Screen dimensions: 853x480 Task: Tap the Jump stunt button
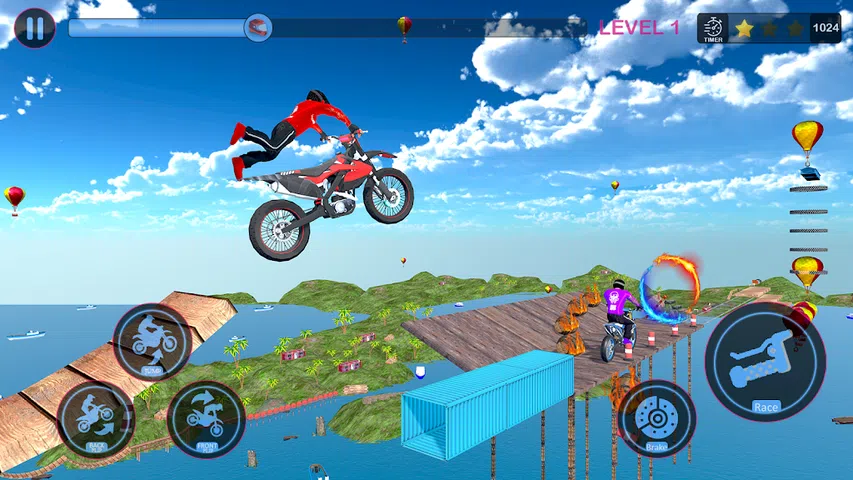coord(152,342)
